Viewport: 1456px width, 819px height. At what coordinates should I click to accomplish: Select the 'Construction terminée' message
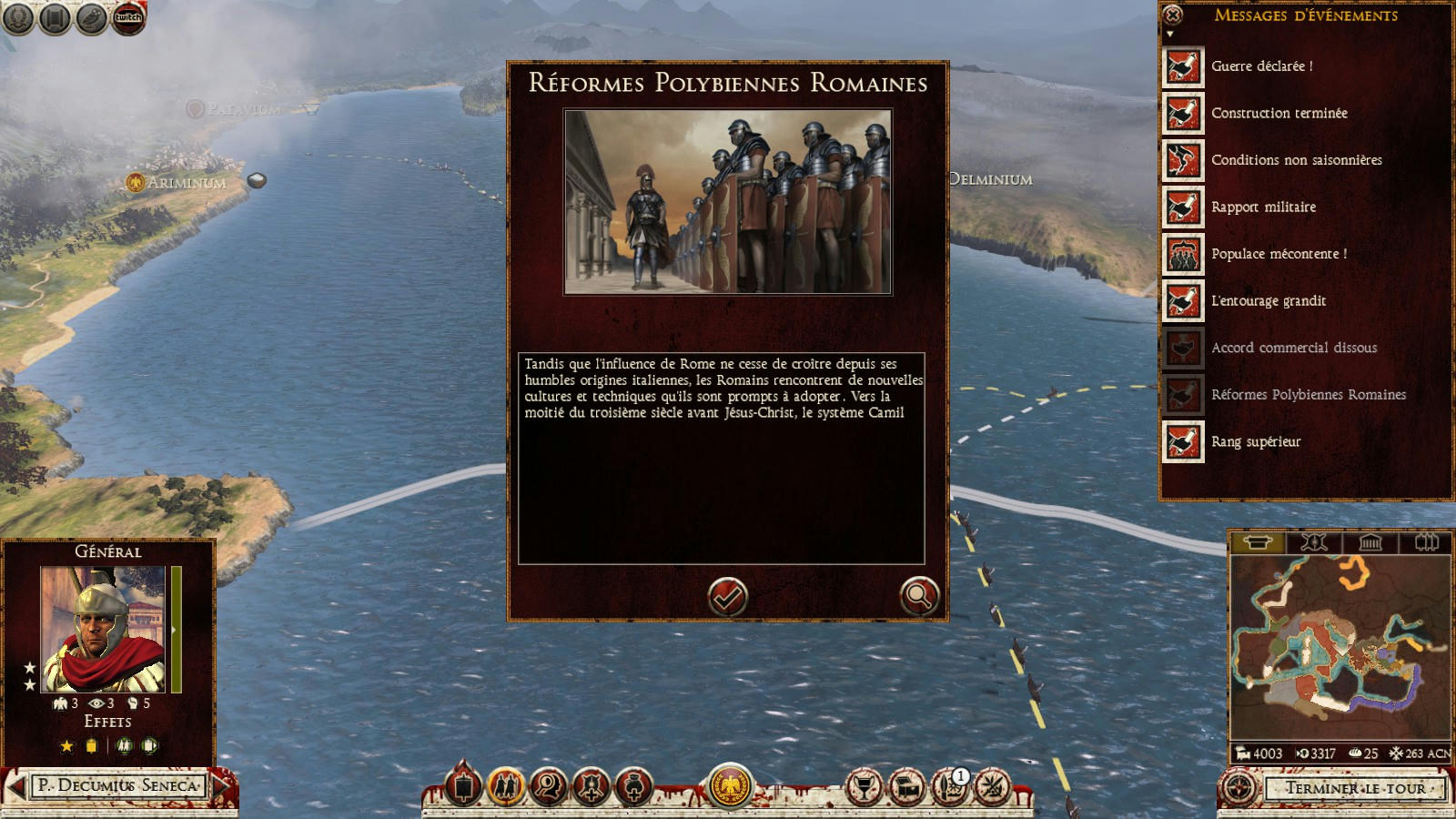[1279, 114]
